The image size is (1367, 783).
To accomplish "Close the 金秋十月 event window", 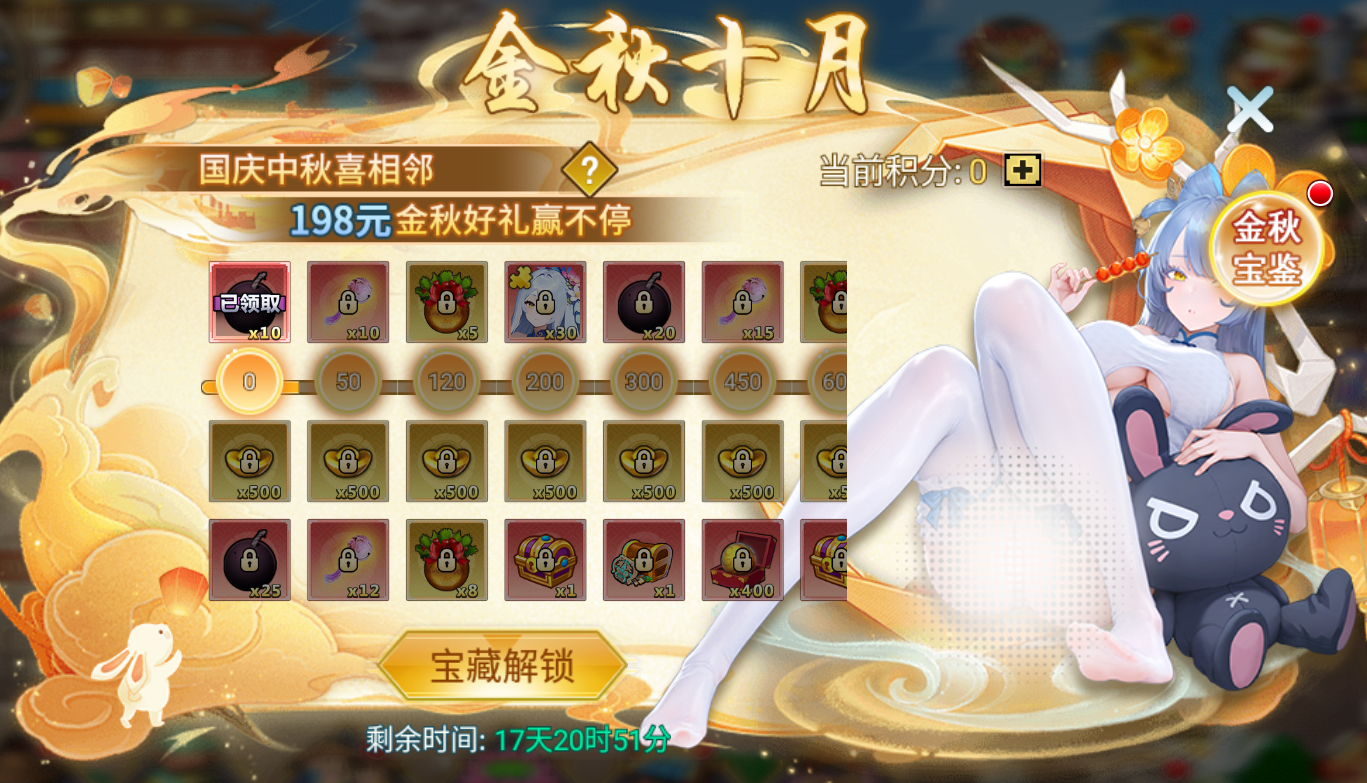I will pos(1248,107).
